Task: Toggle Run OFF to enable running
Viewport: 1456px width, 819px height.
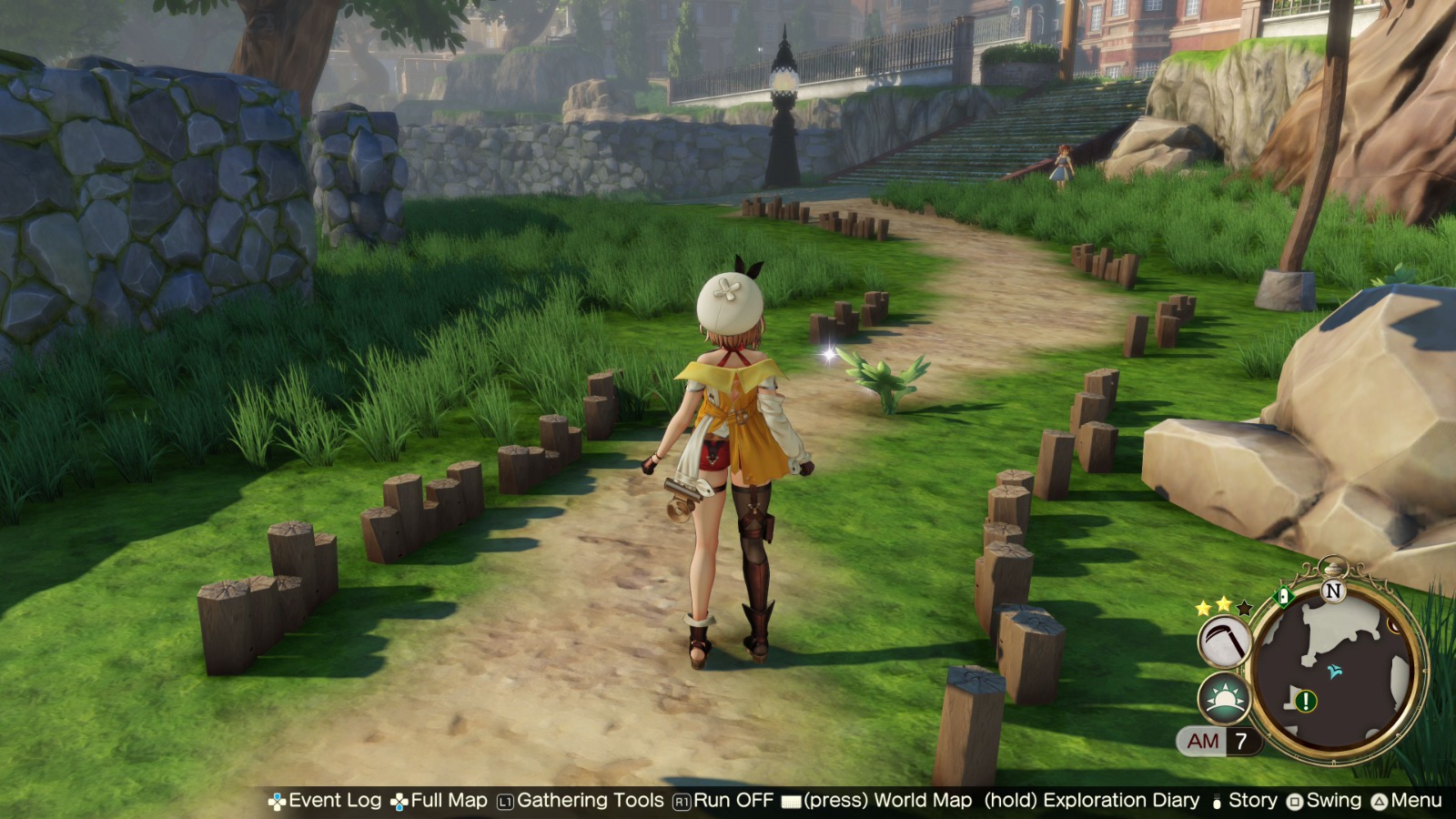Action: tap(732, 801)
